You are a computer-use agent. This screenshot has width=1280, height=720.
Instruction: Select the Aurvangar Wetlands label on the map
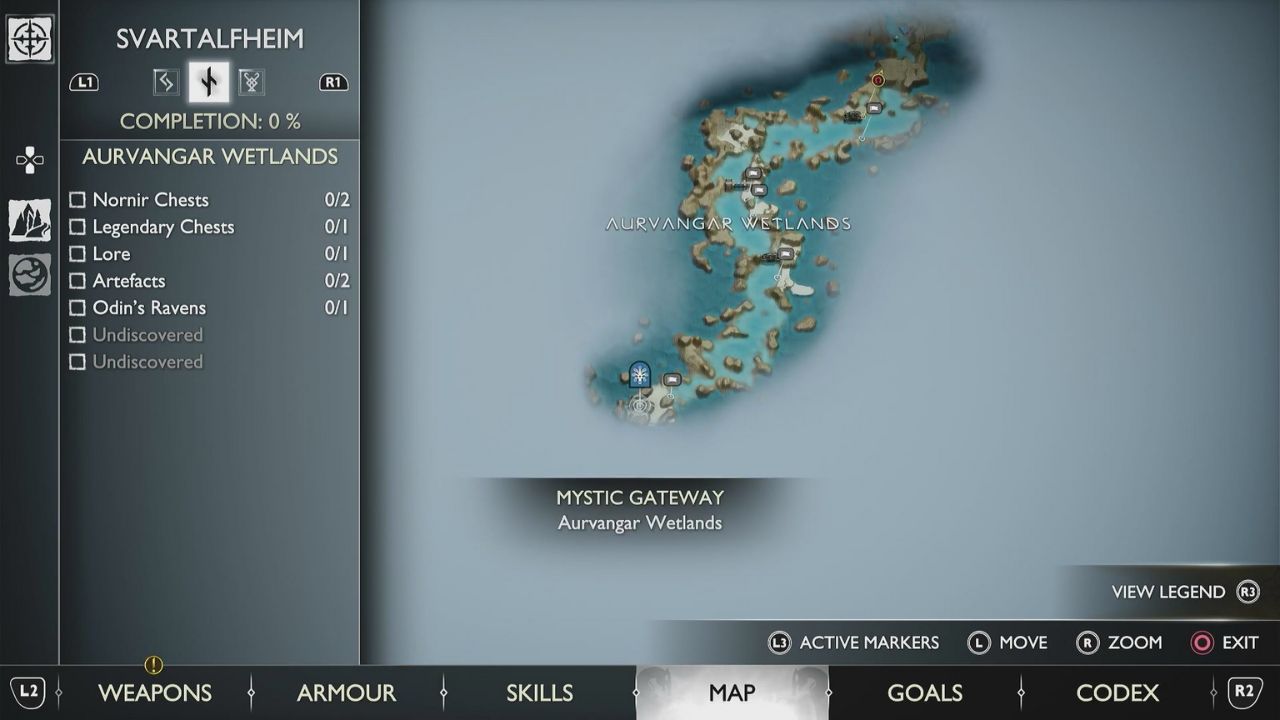coord(728,224)
